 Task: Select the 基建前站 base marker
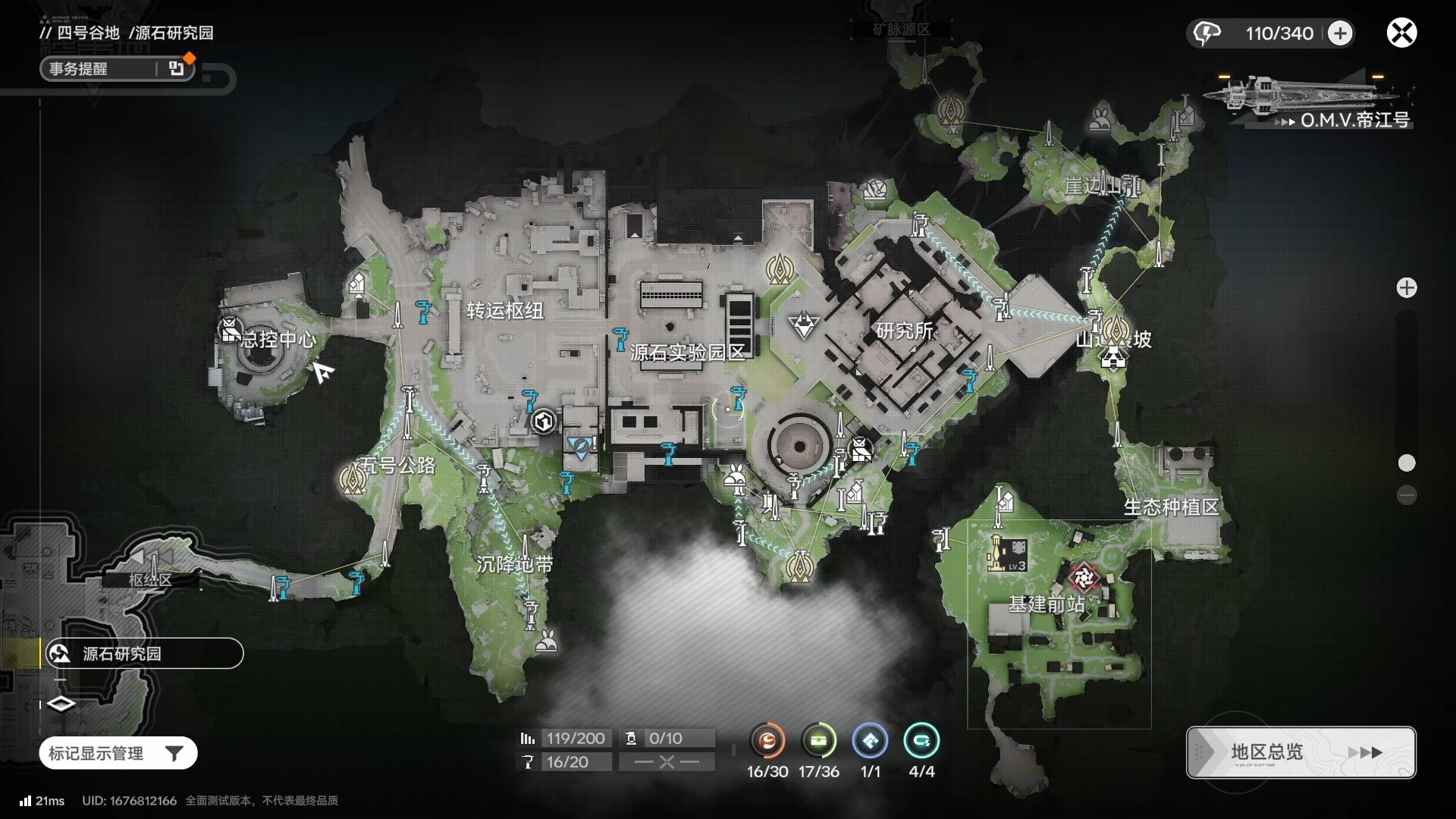coord(1084,579)
